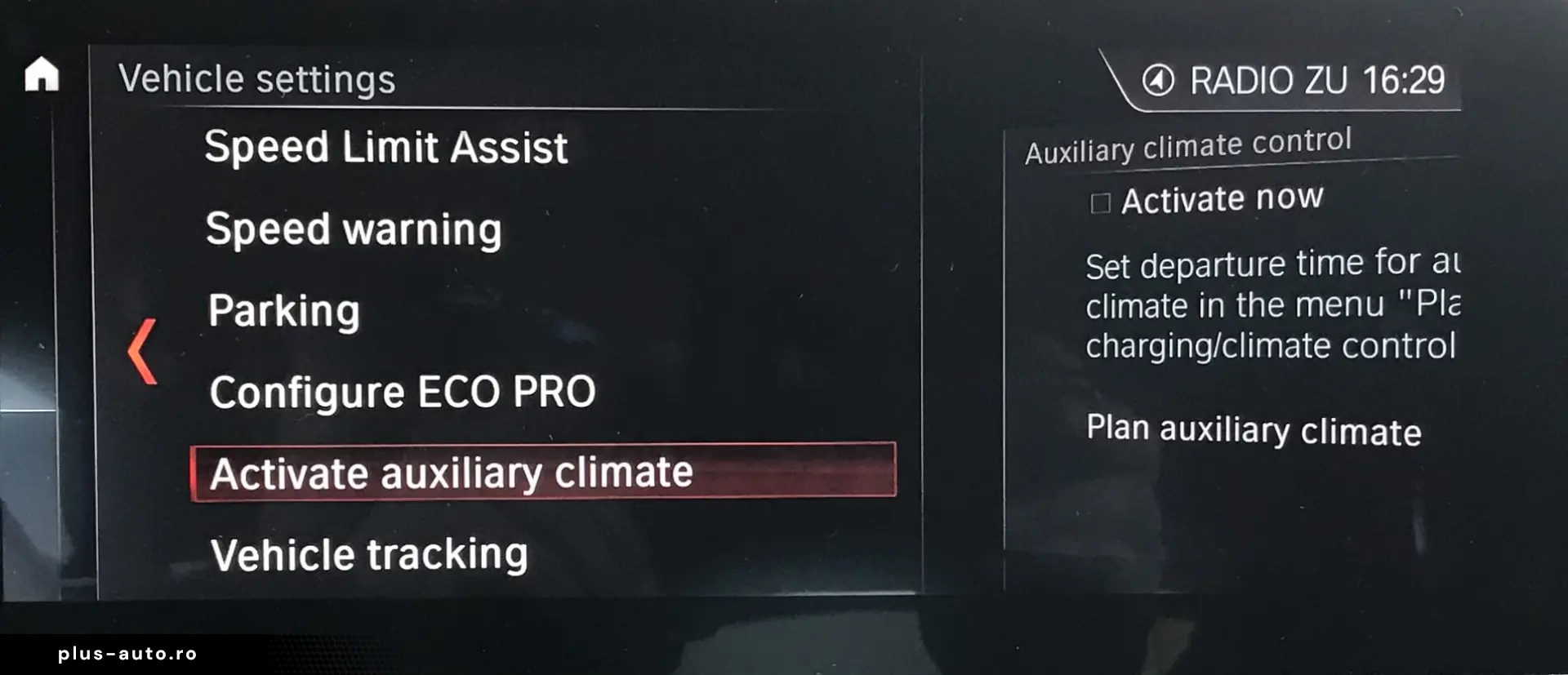Open the Parking settings
This screenshot has height=675, width=1568.
pos(283,311)
